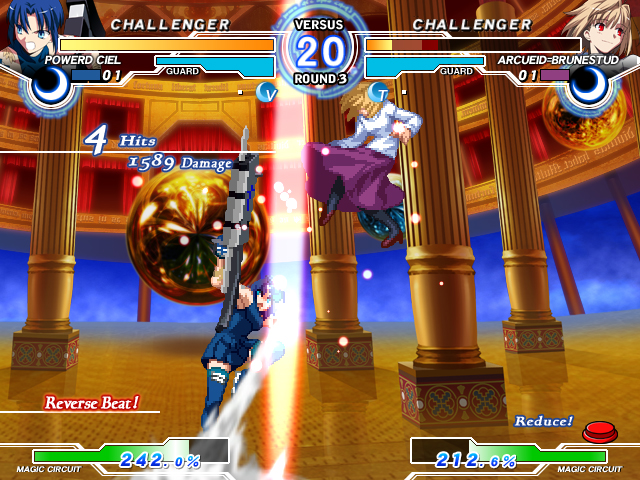
Task: Select the crescent moon icon under Arcueid's portrait
Action: 591,87
